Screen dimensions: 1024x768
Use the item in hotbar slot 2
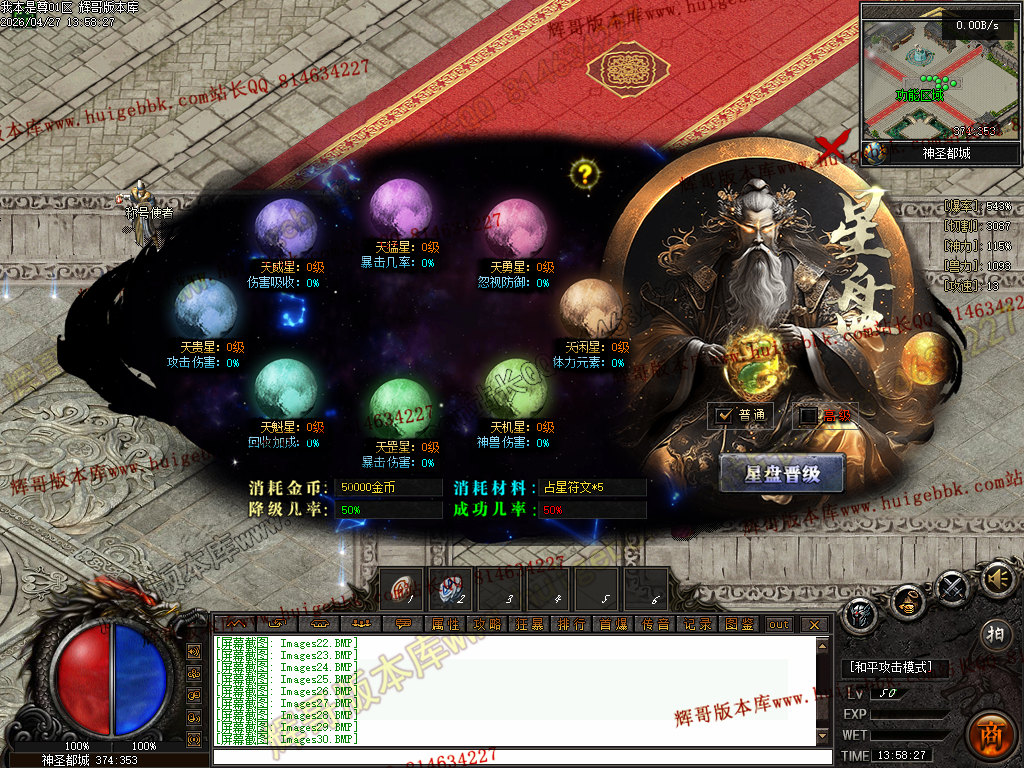coord(452,588)
